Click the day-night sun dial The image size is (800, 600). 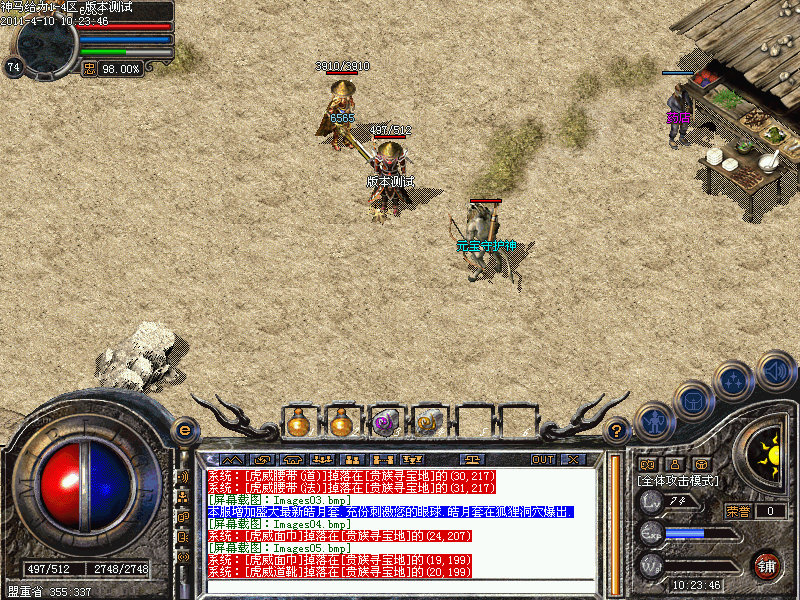(768, 453)
